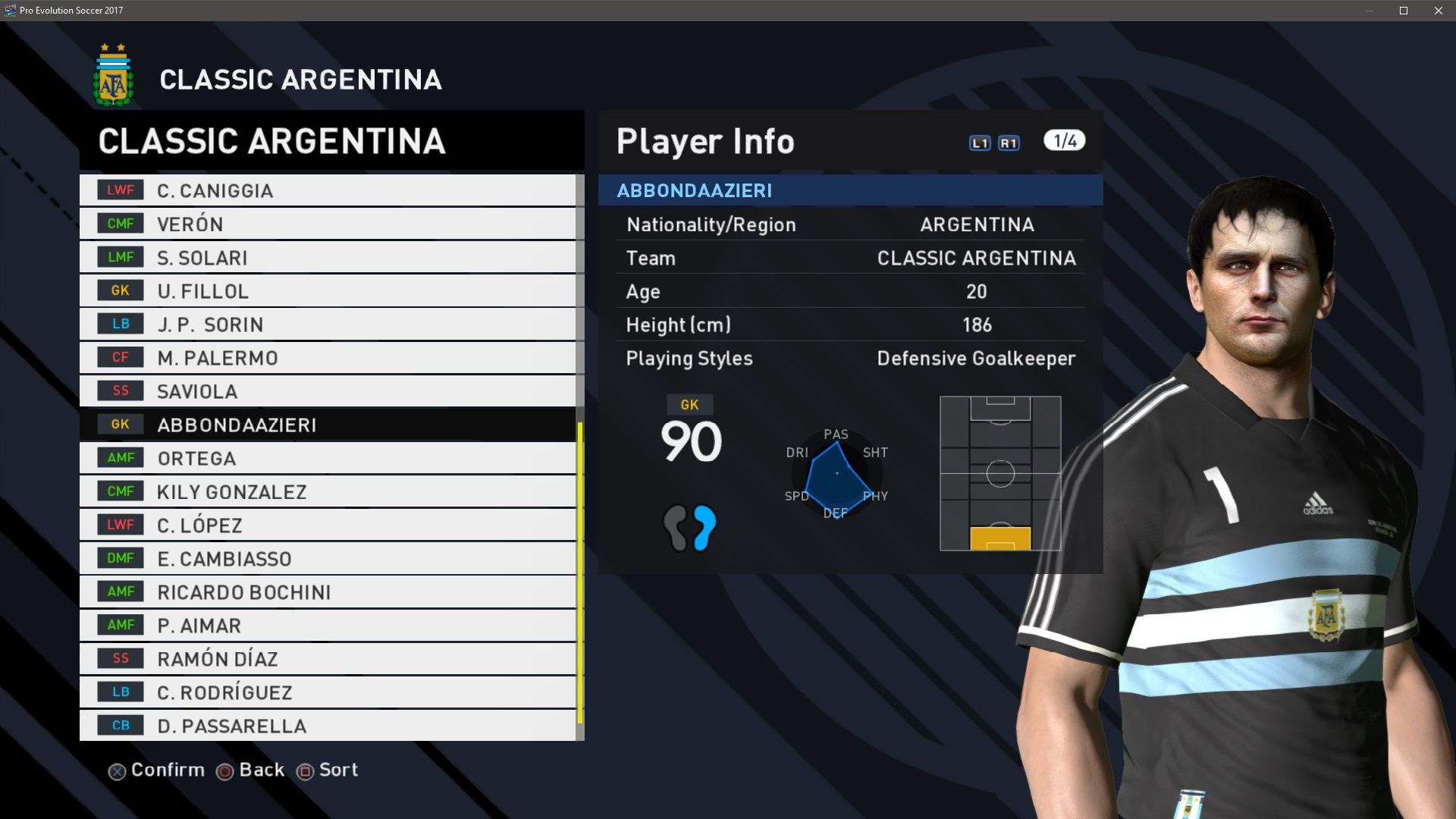The width and height of the screenshot is (1456, 819).
Task: Select Ortega in the roster
Action: tap(328, 458)
